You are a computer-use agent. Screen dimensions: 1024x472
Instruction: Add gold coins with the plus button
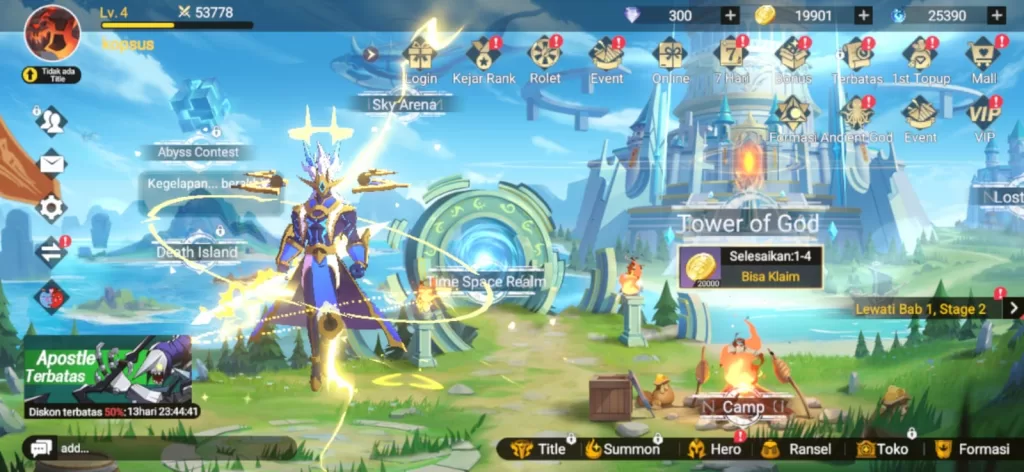pyautogui.click(x=863, y=15)
